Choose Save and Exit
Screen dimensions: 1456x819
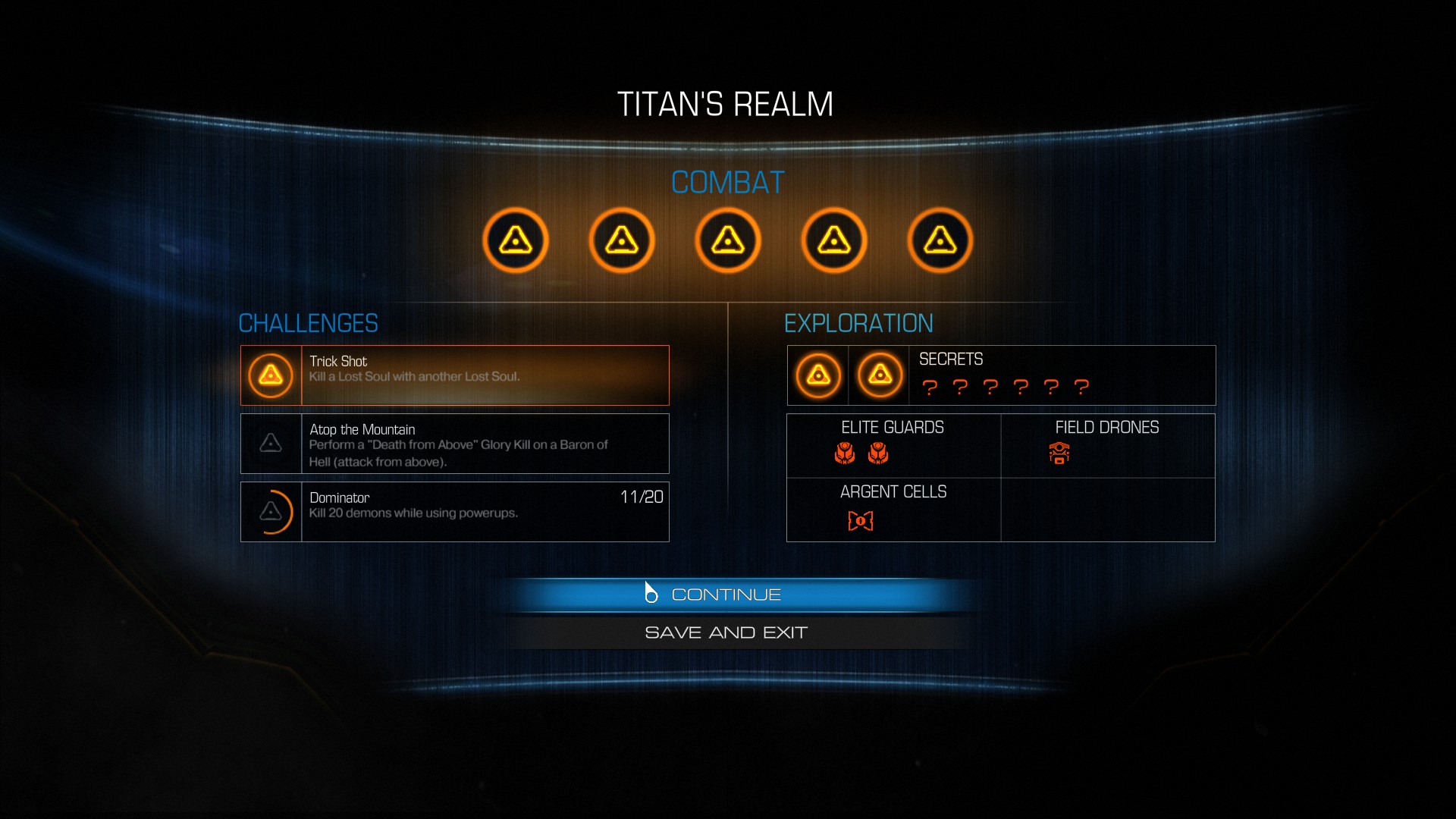726,632
